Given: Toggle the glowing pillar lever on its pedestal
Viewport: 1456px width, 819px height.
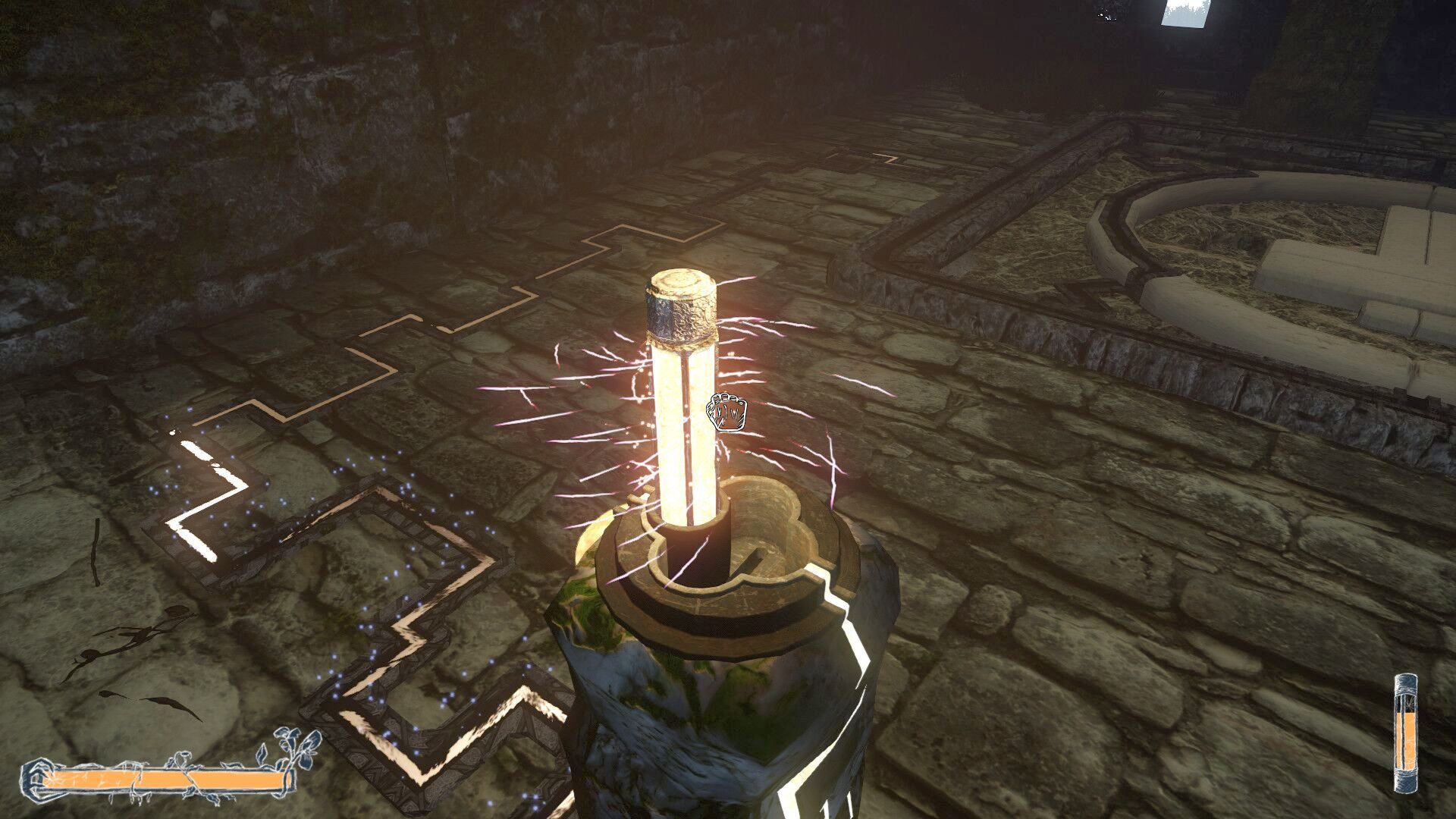Looking at the screenshot, I should (682, 425).
